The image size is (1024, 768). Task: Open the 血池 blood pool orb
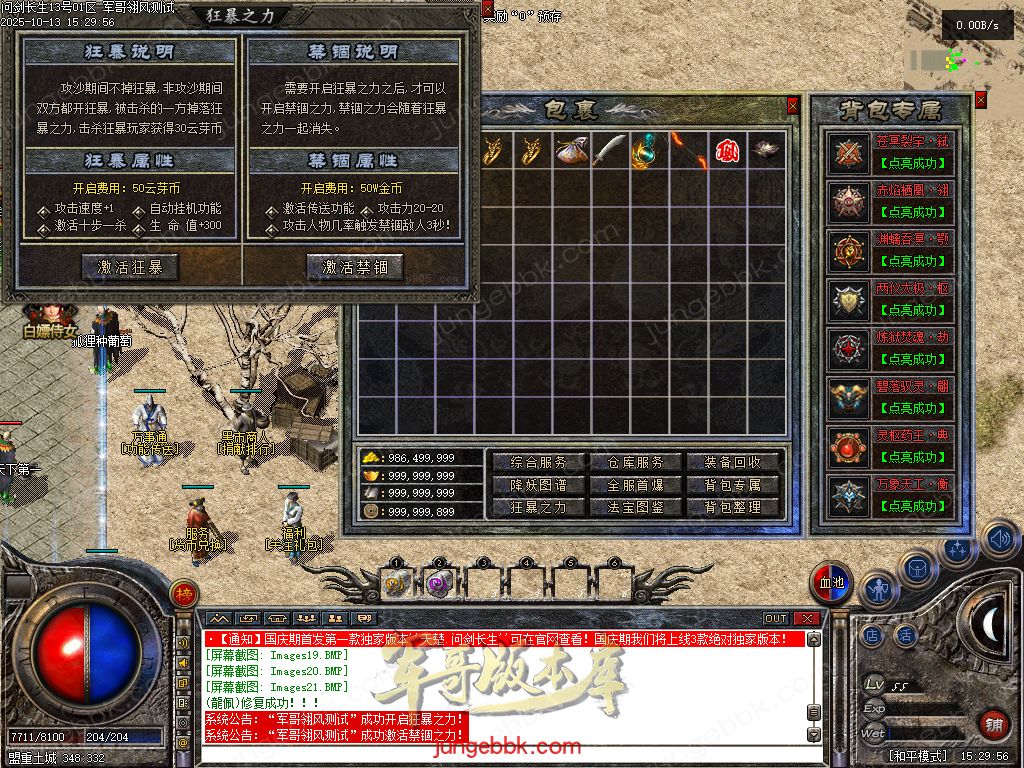[x=830, y=583]
